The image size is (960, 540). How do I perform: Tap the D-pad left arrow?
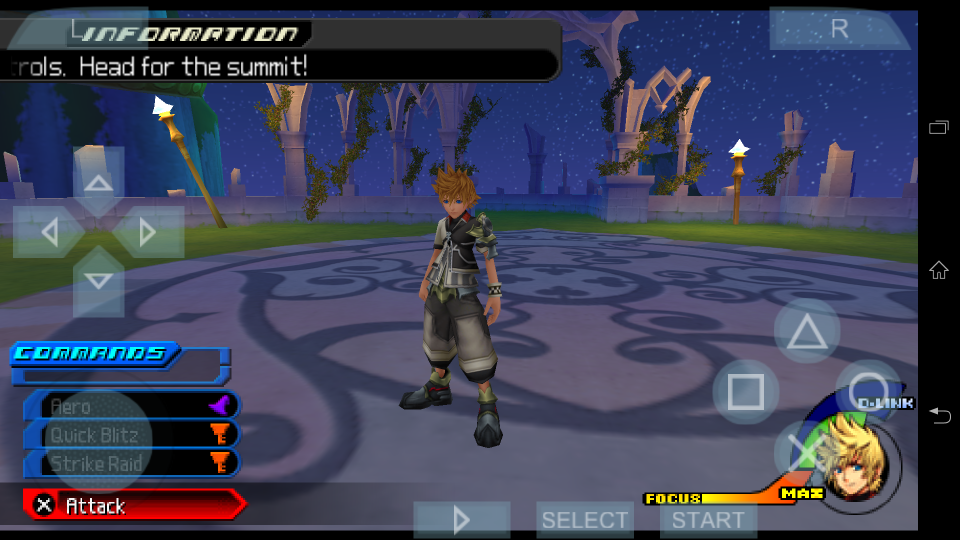[x=48, y=233]
